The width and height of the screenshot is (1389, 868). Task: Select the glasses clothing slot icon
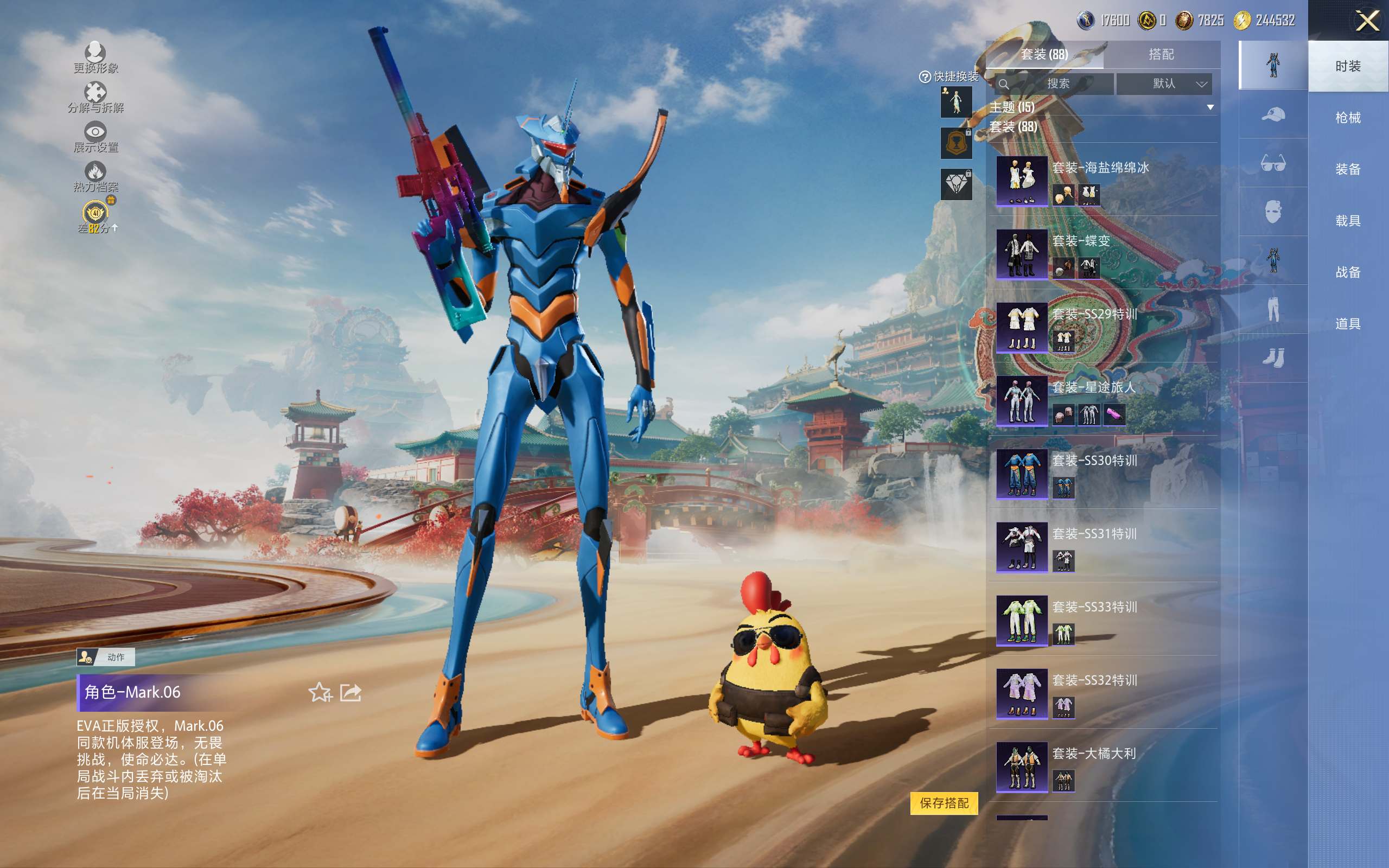pyautogui.click(x=1273, y=164)
